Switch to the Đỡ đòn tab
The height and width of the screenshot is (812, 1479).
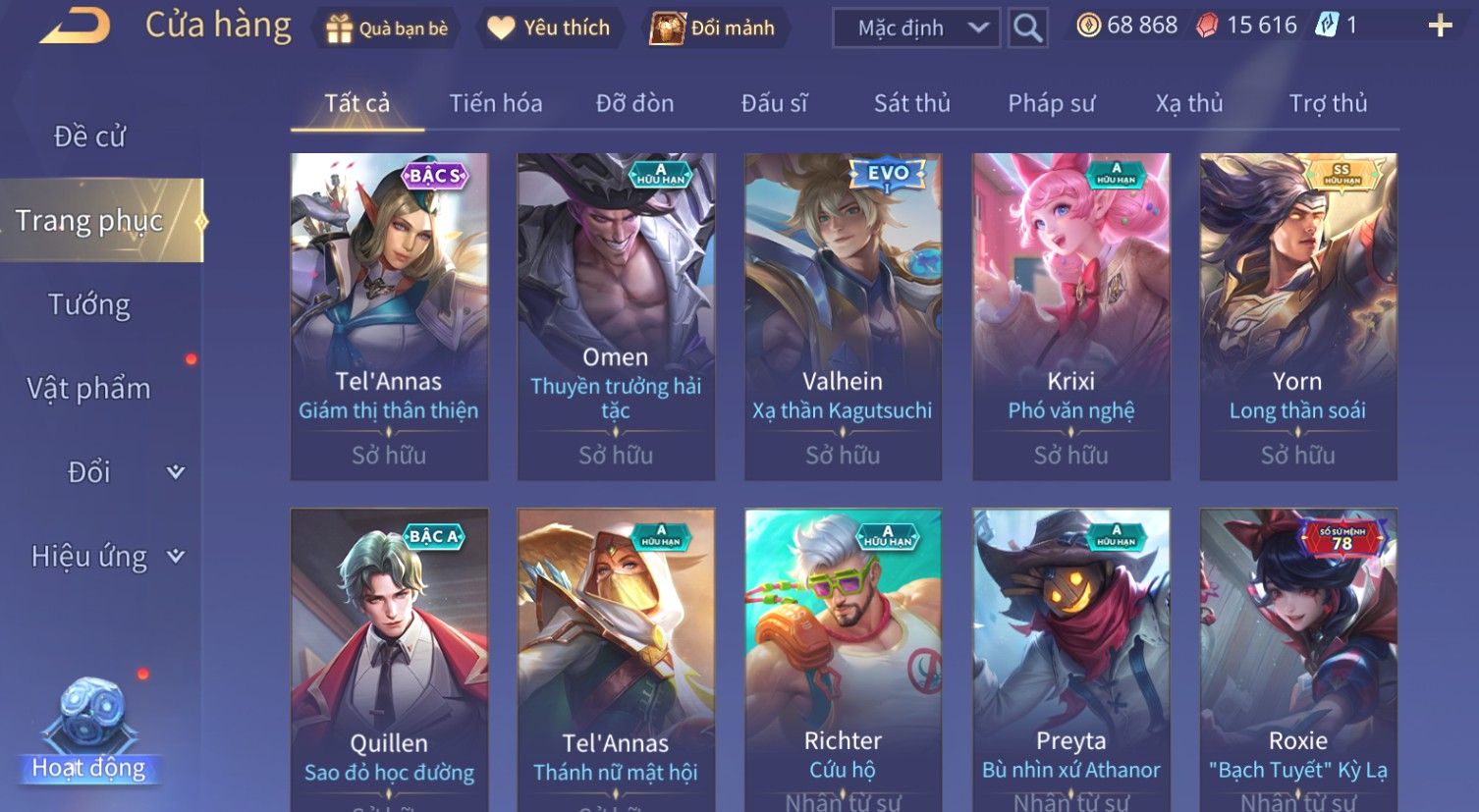[x=634, y=103]
